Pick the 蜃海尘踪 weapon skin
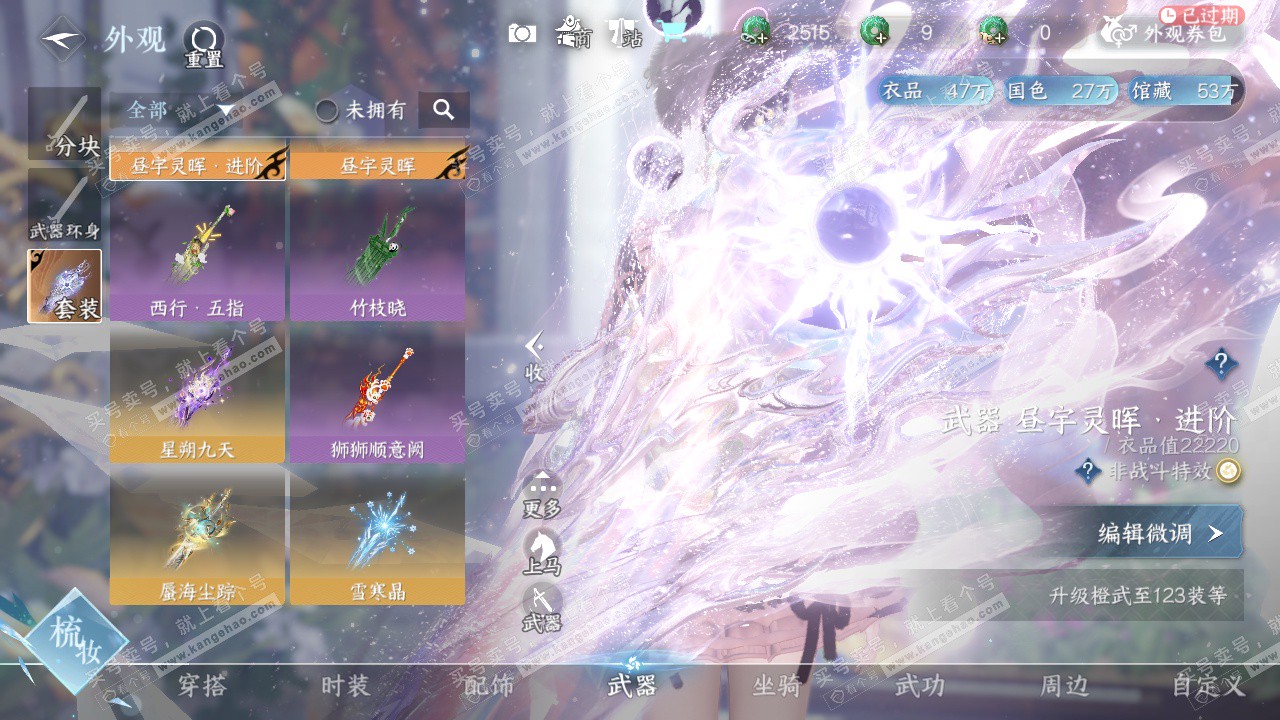The width and height of the screenshot is (1280, 720). tap(197, 539)
